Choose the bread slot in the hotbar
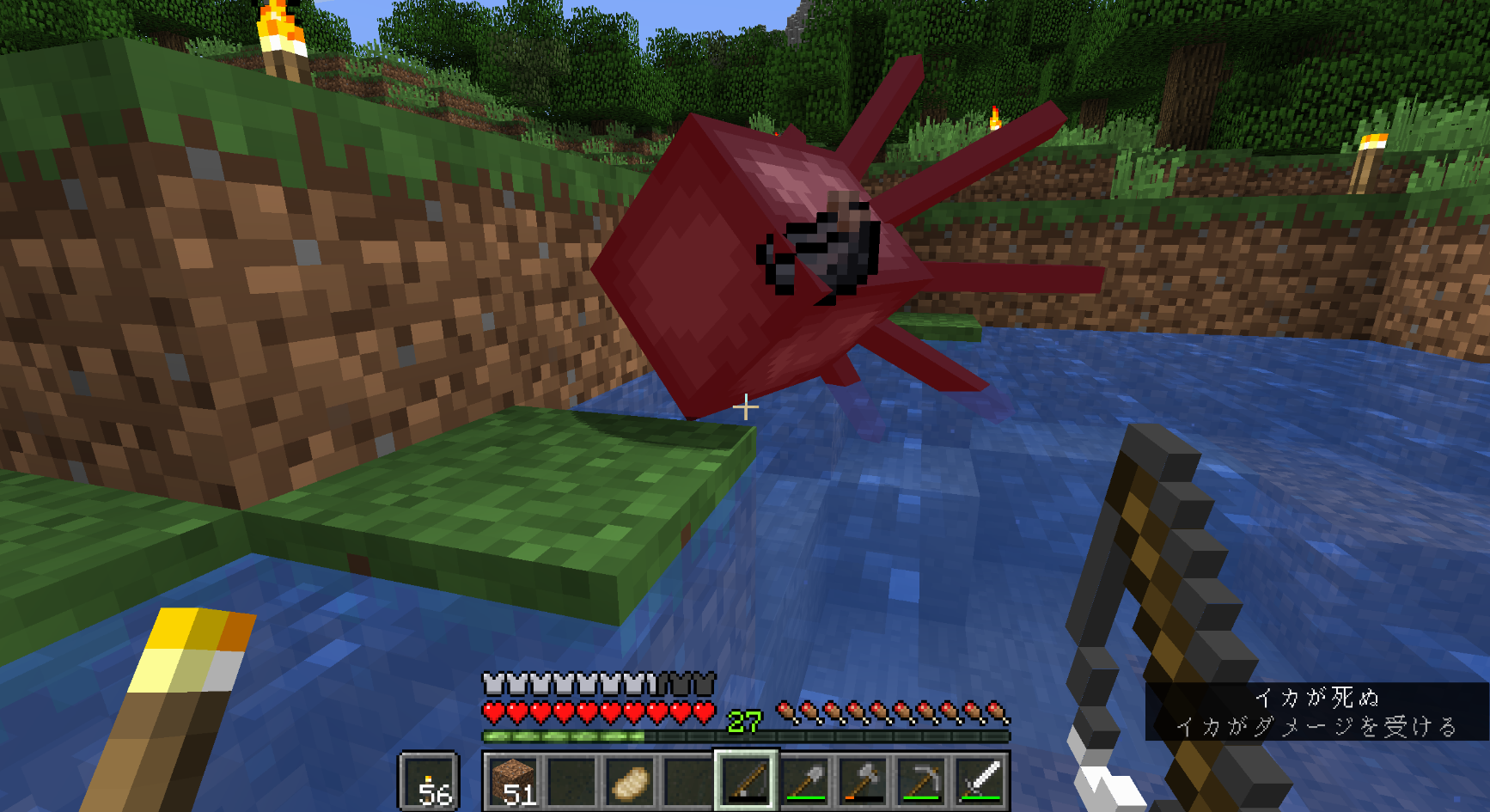The width and height of the screenshot is (1490, 812). (630, 781)
